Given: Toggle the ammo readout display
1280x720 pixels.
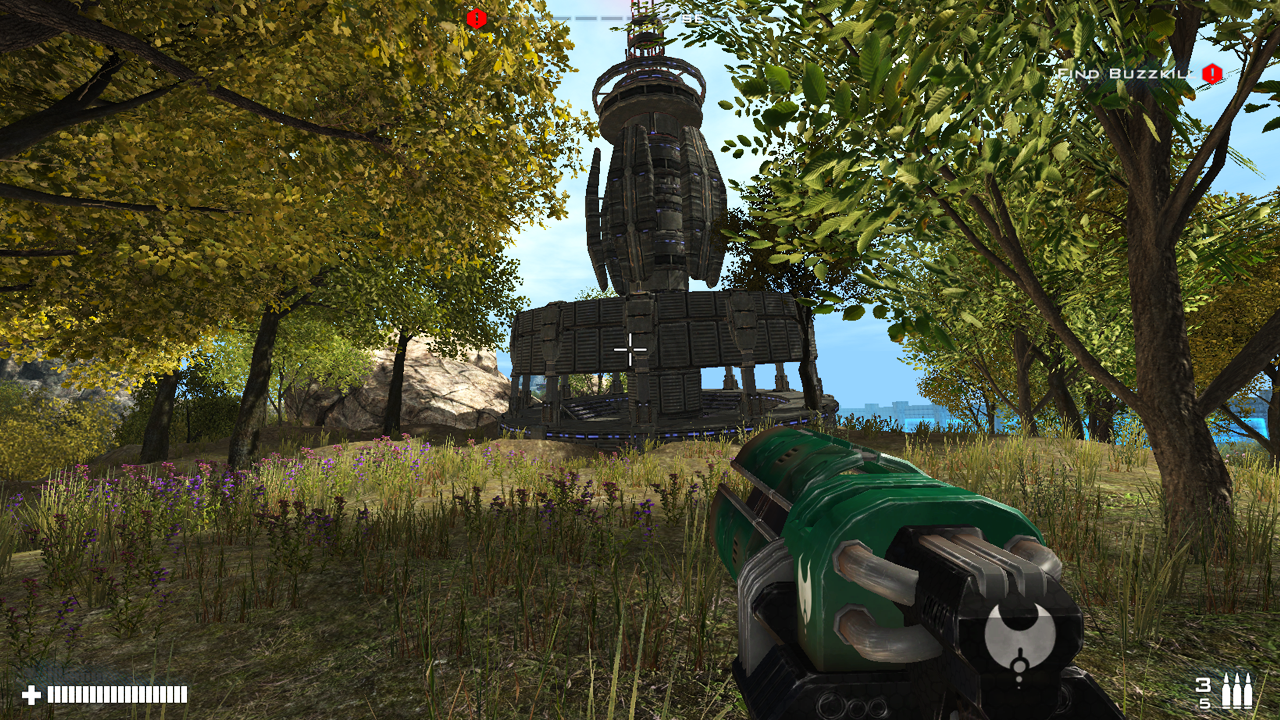Looking at the screenshot, I should click(x=1224, y=692).
